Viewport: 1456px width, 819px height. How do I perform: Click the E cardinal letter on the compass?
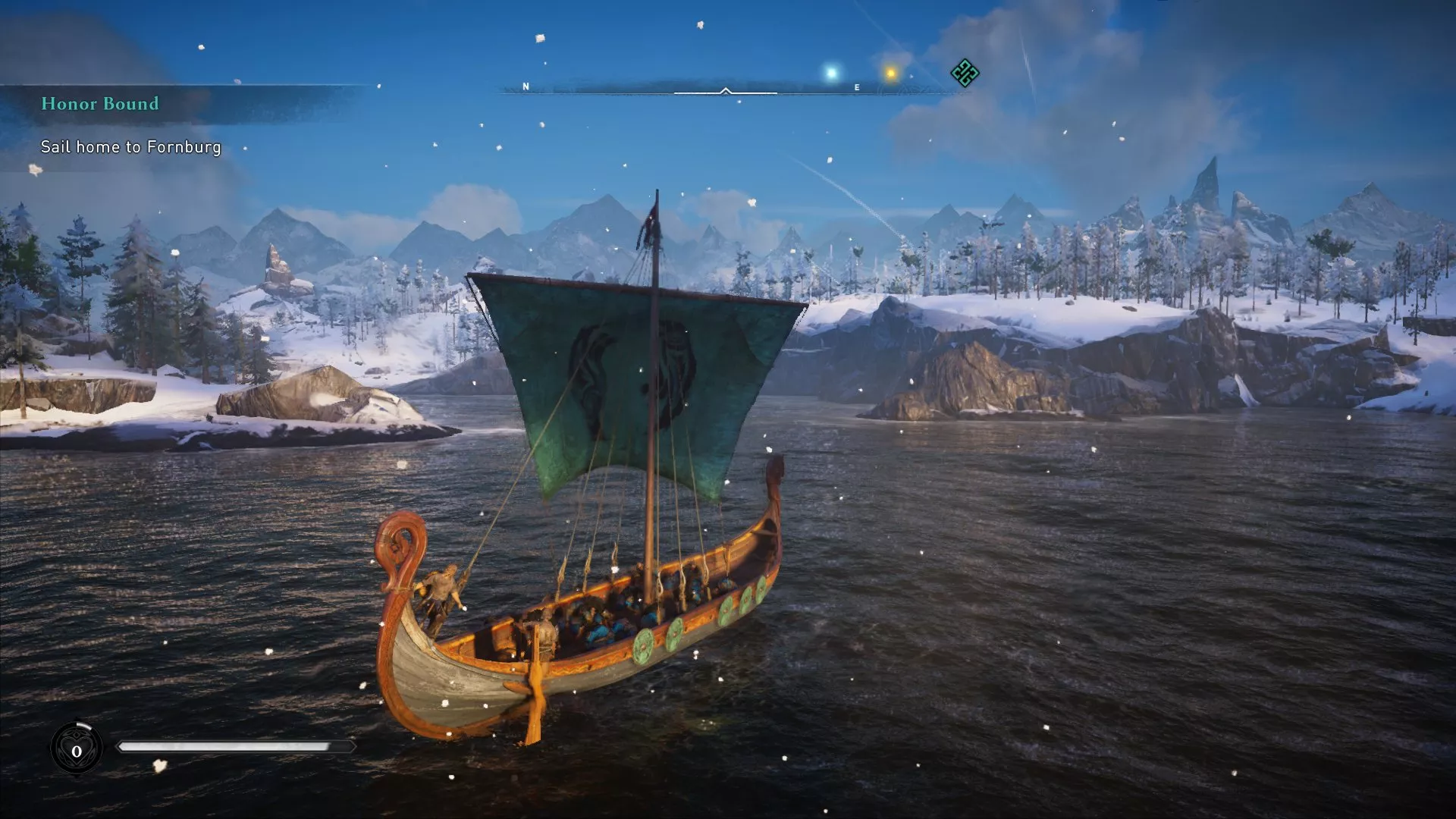(x=855, y=86)
